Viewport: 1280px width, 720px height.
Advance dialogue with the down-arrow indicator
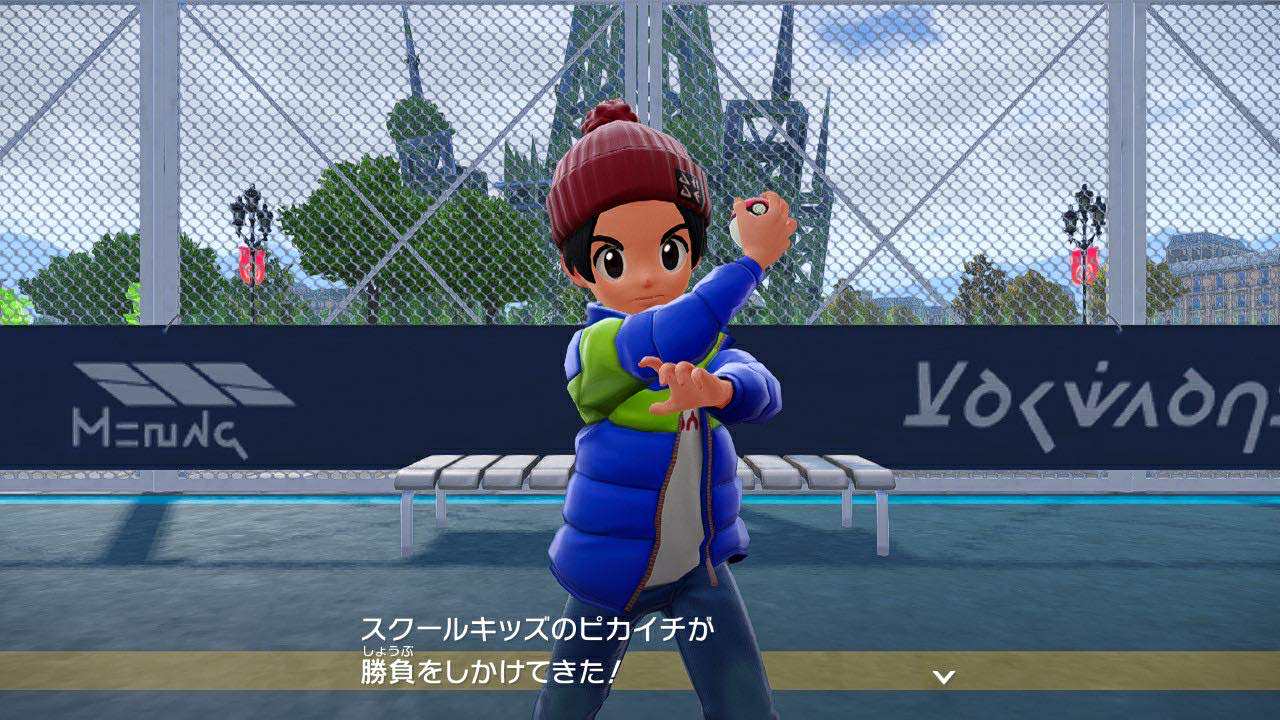tap(943, 677)
